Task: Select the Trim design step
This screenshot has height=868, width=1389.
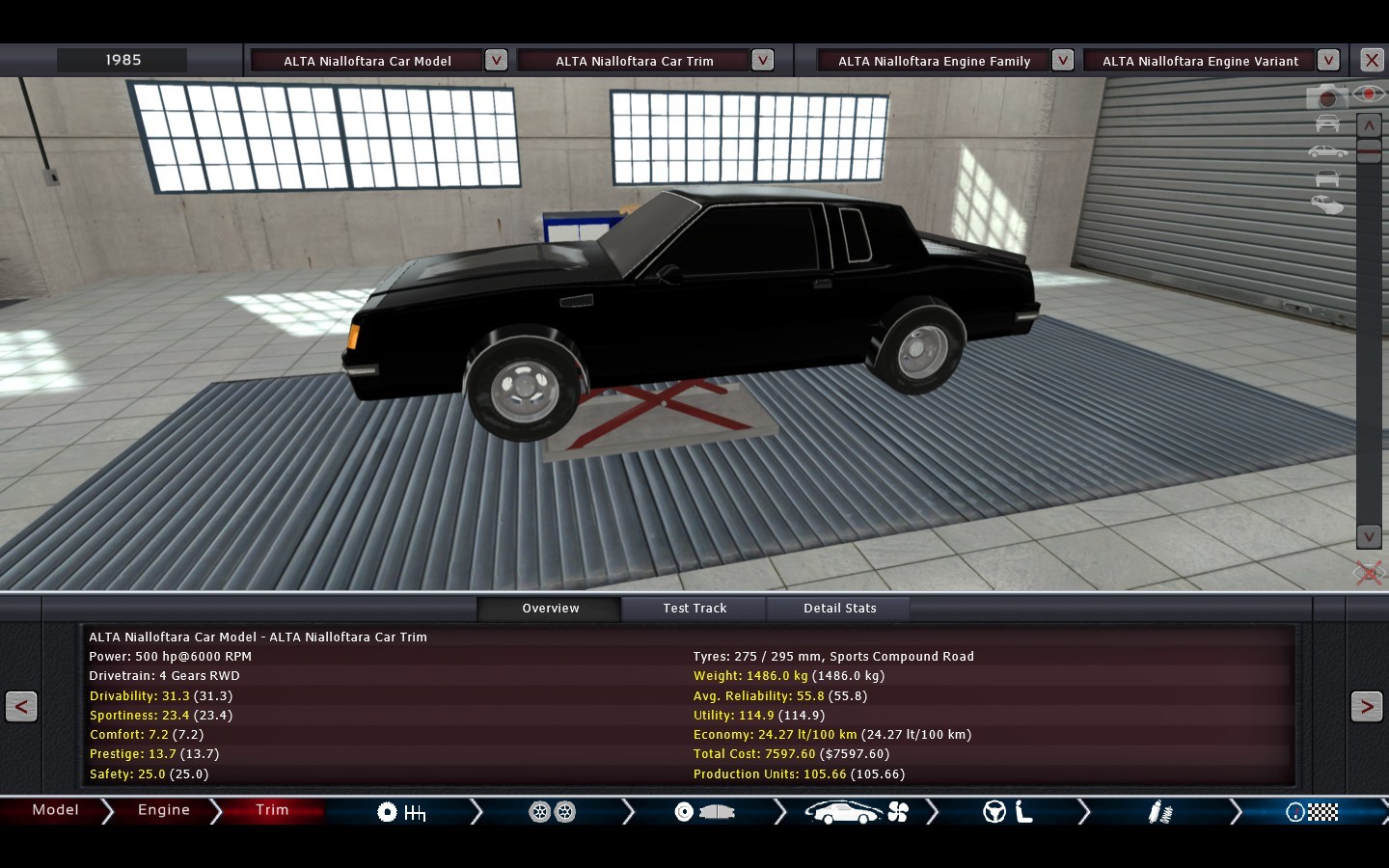Action: 272,810
